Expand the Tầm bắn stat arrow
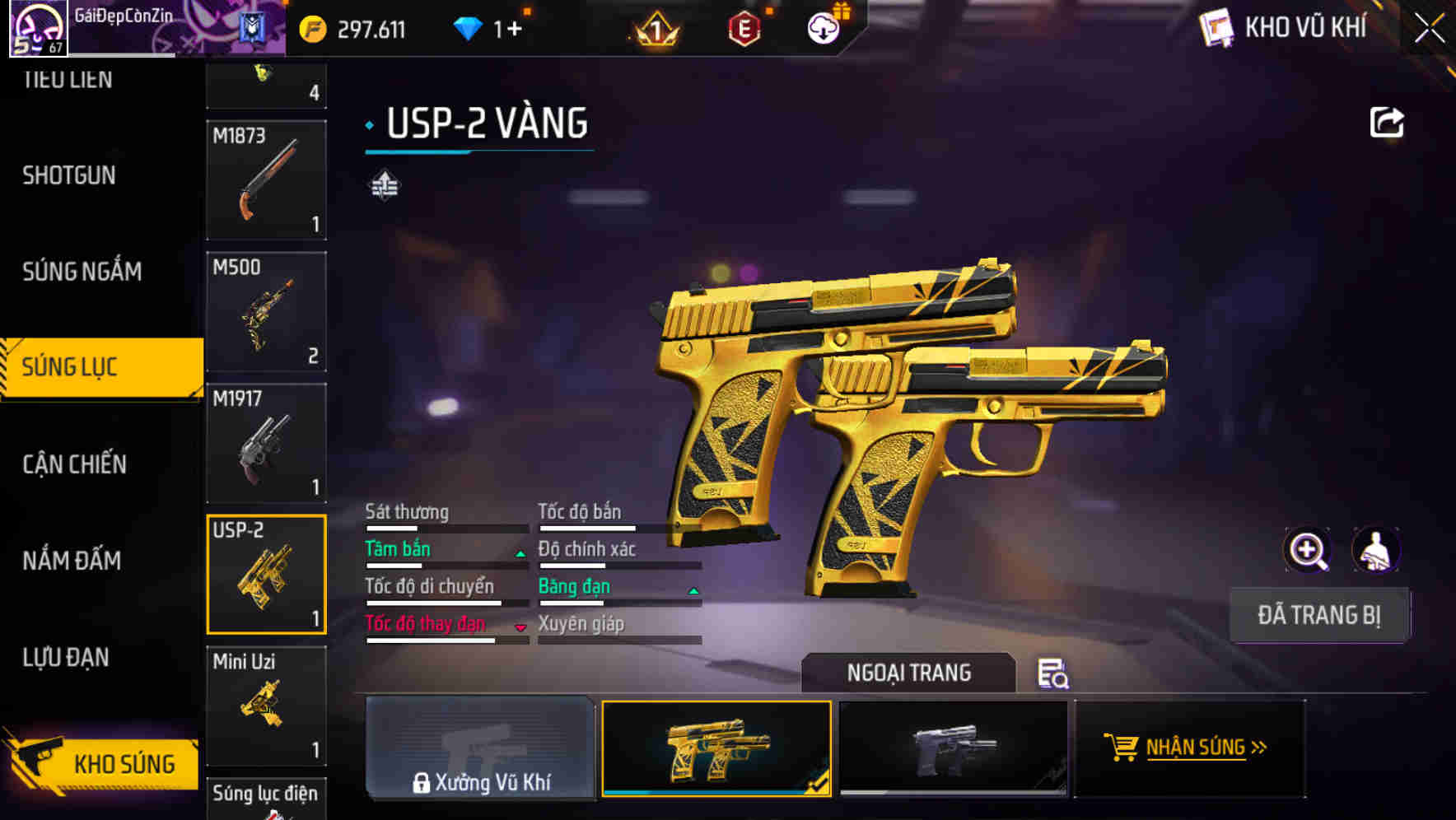This screenshot has width=1456, height=820. 520,554
